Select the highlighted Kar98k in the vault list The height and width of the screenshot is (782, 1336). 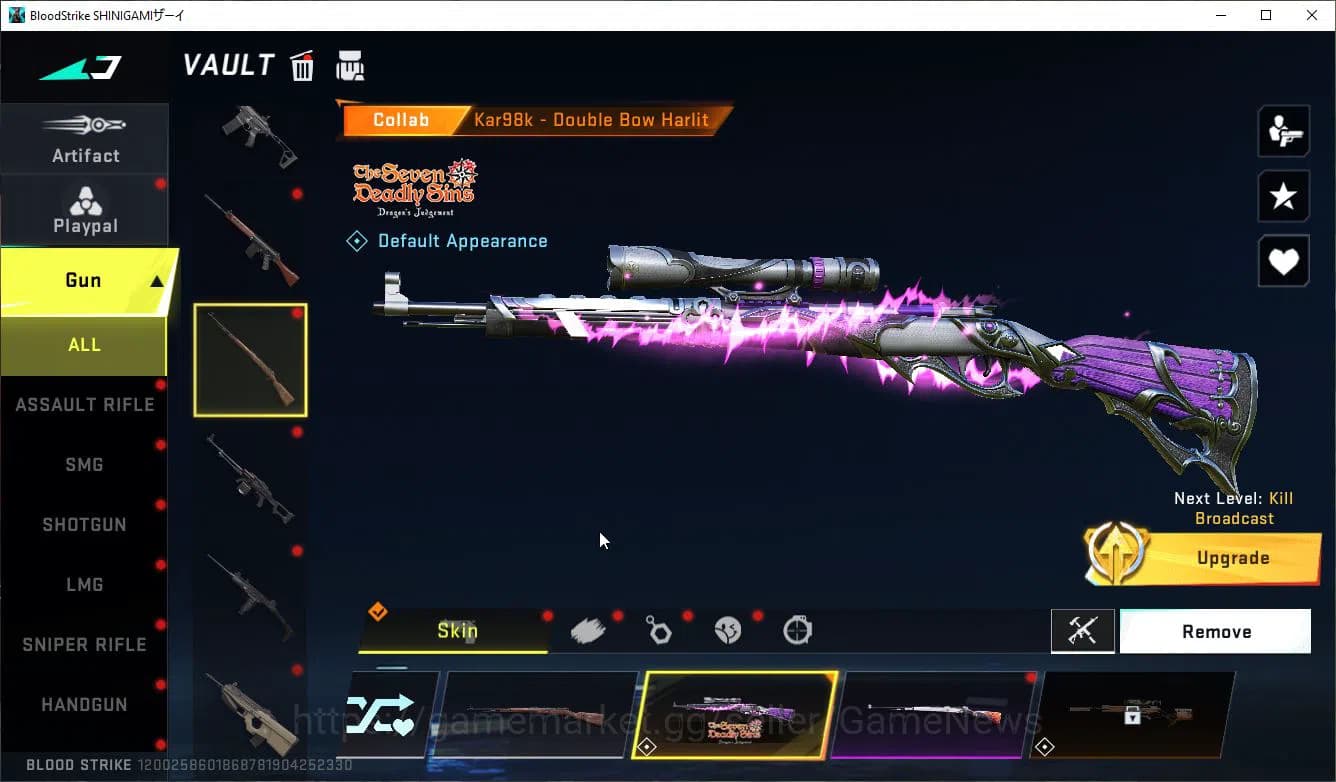250,360
